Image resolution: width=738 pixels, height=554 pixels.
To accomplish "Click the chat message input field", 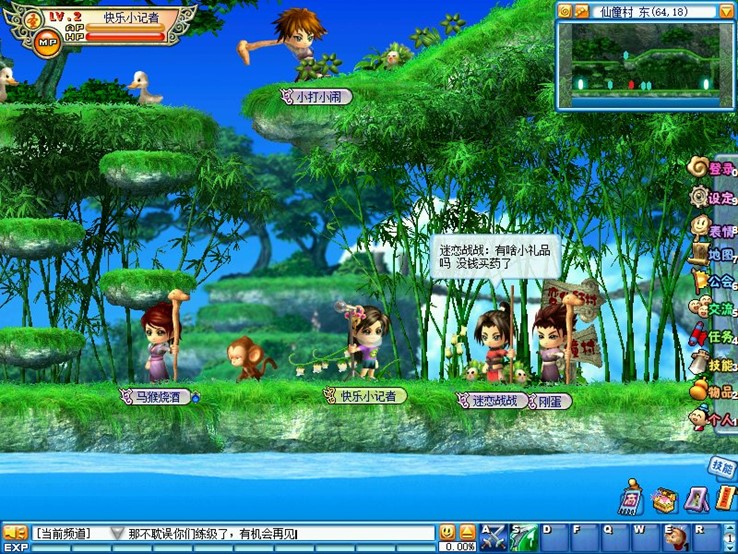I will (280, 534).
